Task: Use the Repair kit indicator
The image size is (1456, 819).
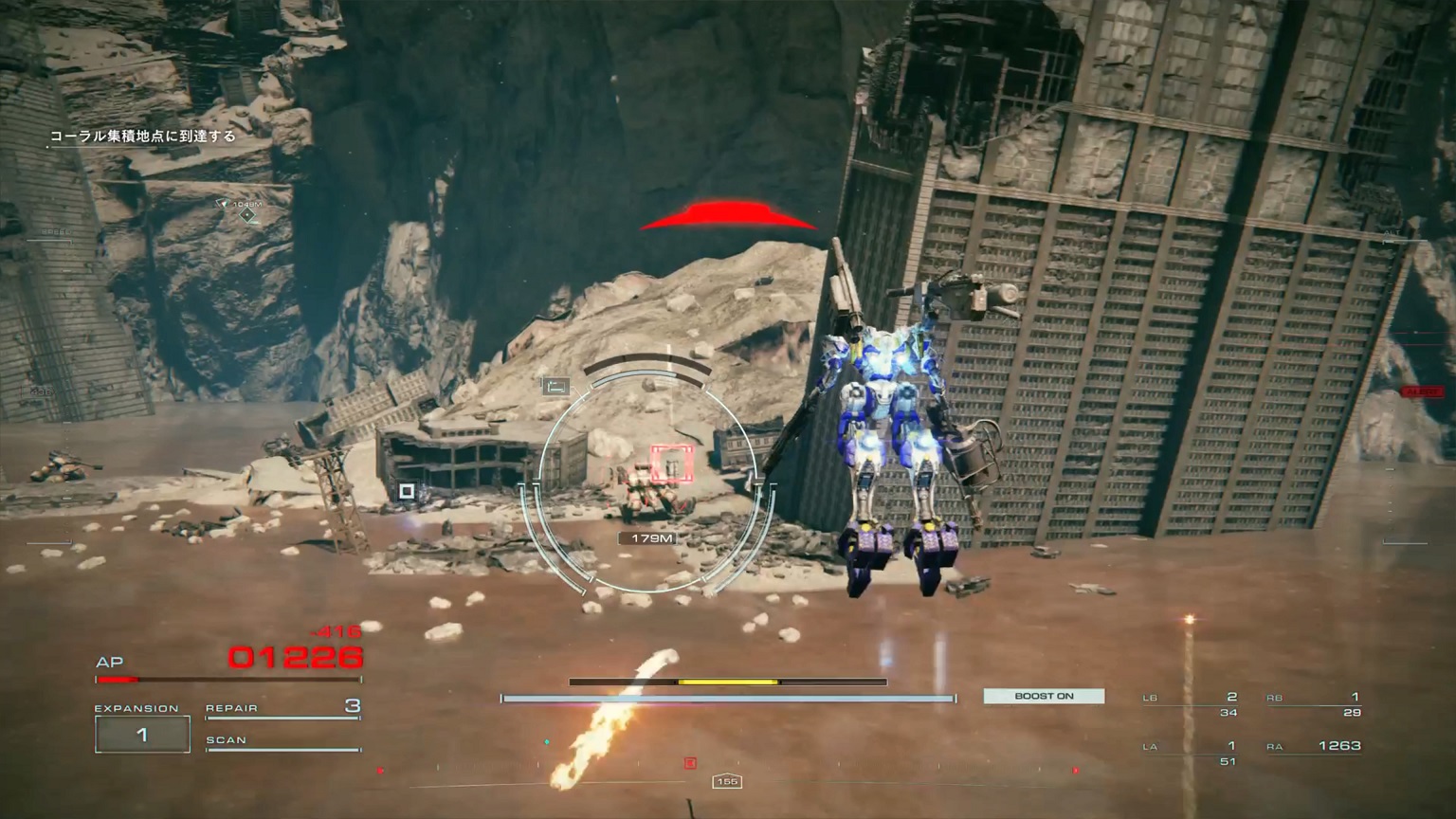Action: tap(283, 707)
